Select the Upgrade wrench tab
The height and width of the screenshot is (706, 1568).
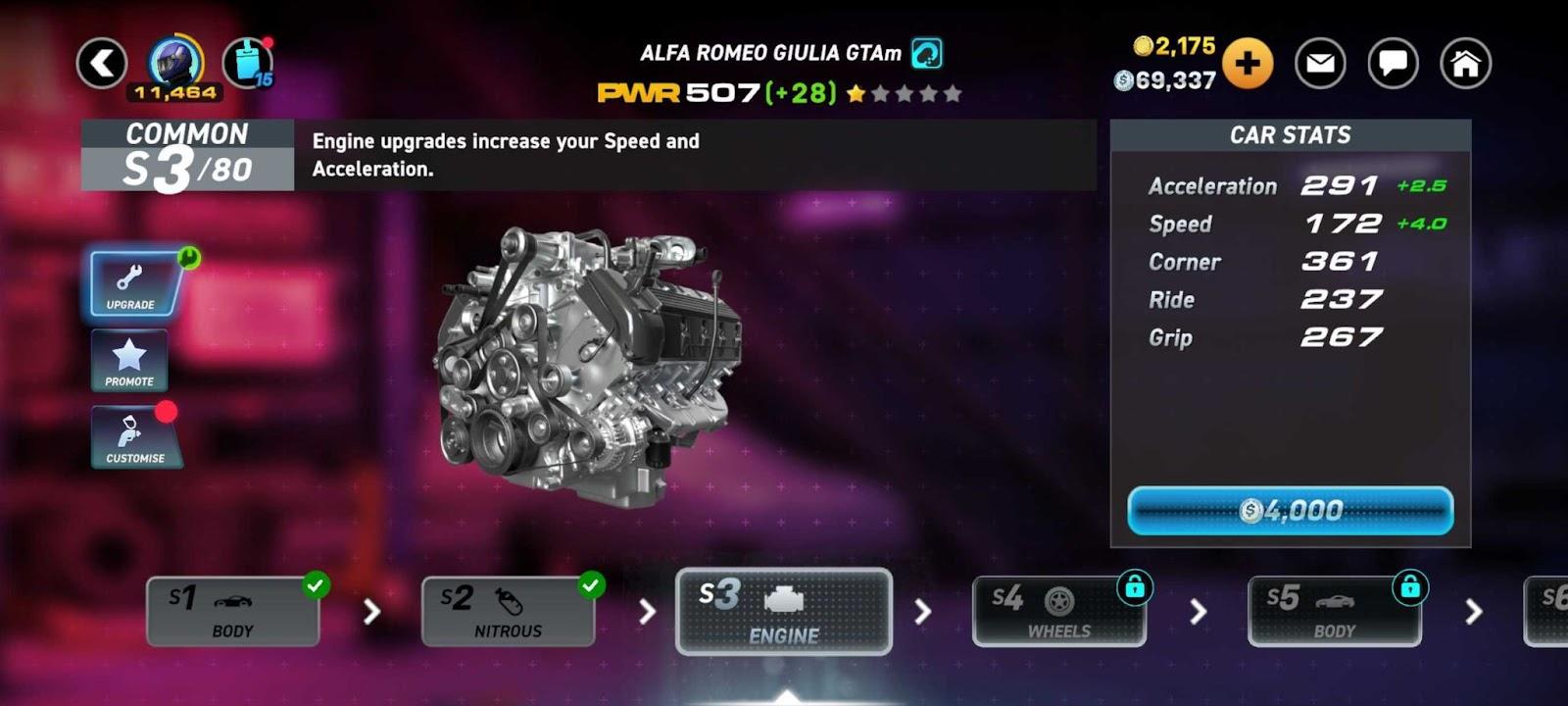coord(132,284)
